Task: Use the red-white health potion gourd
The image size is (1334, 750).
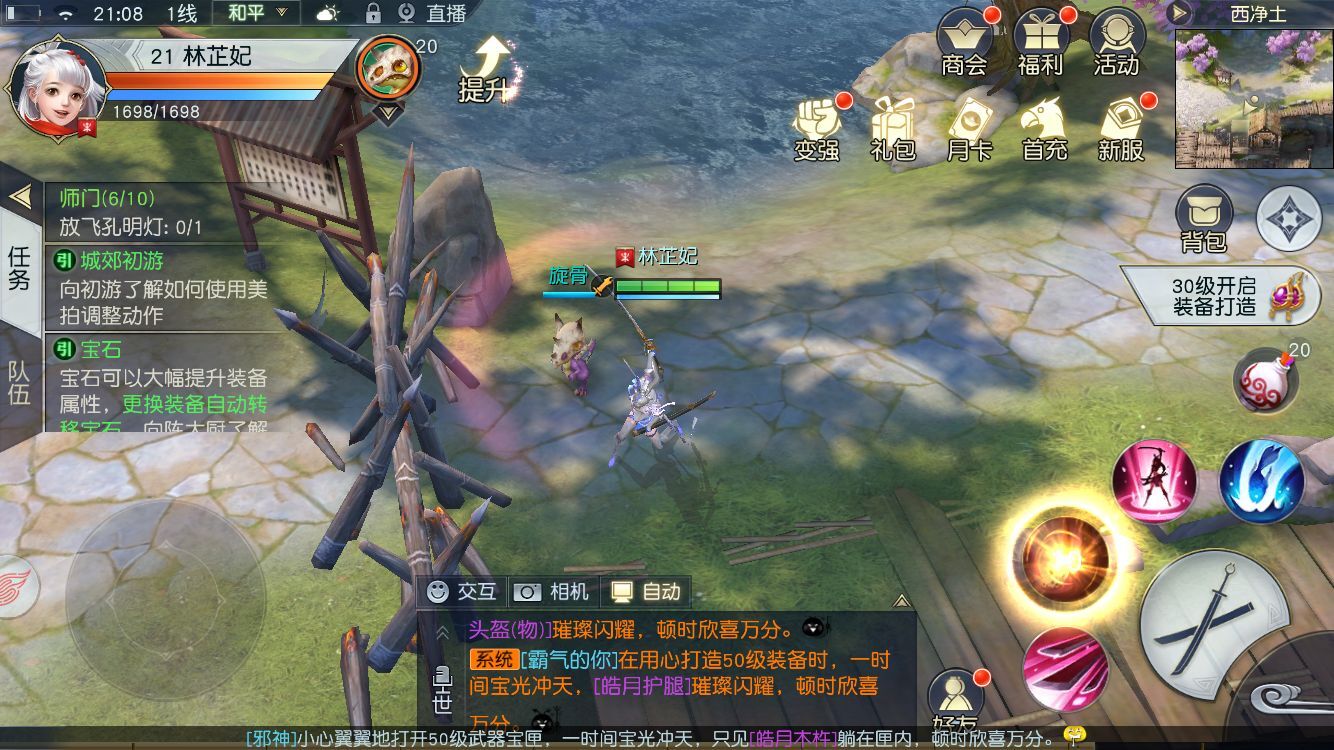Action: (x=1265, y=381)
